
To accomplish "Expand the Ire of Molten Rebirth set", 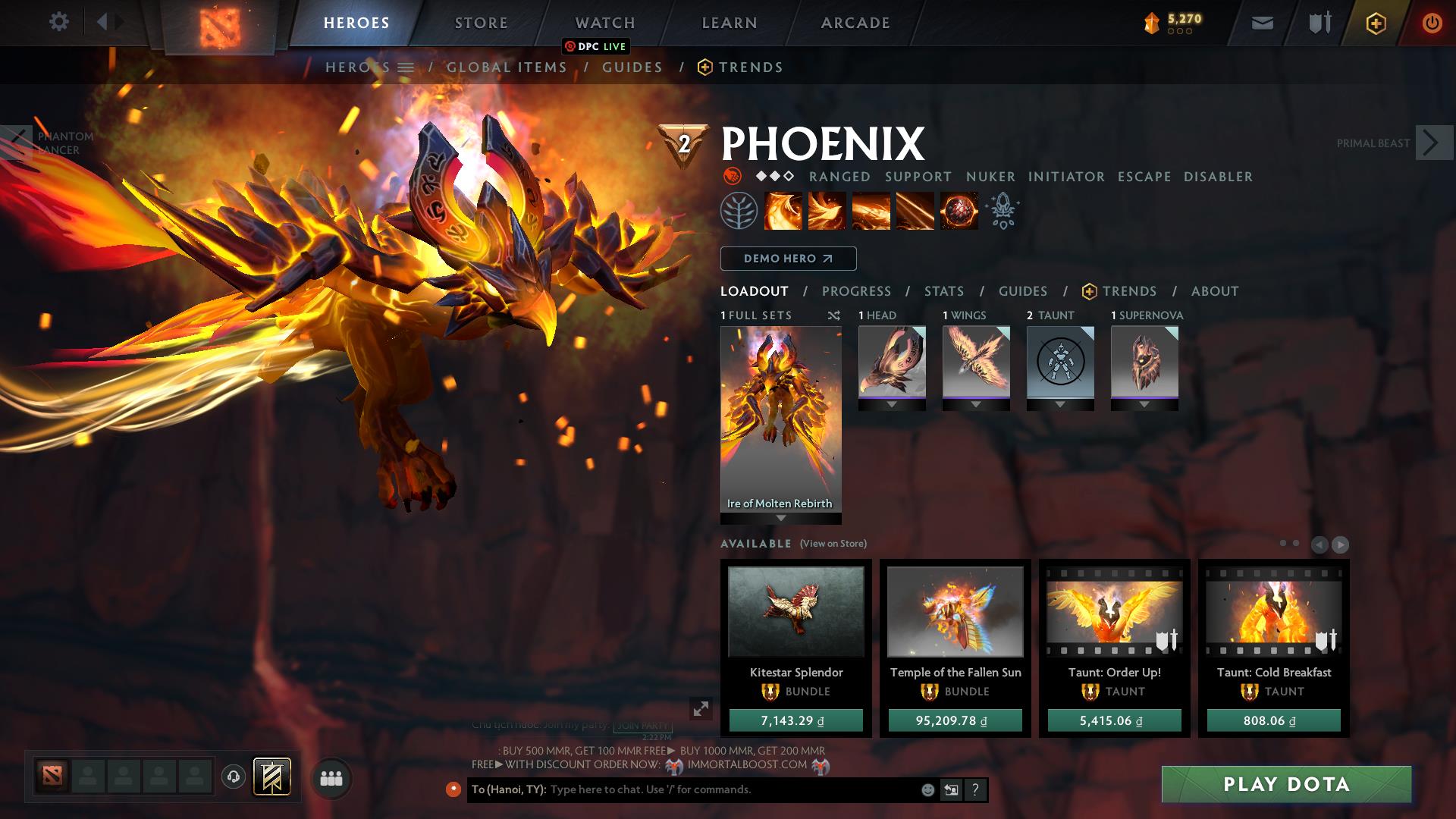I will pos(780,519).
